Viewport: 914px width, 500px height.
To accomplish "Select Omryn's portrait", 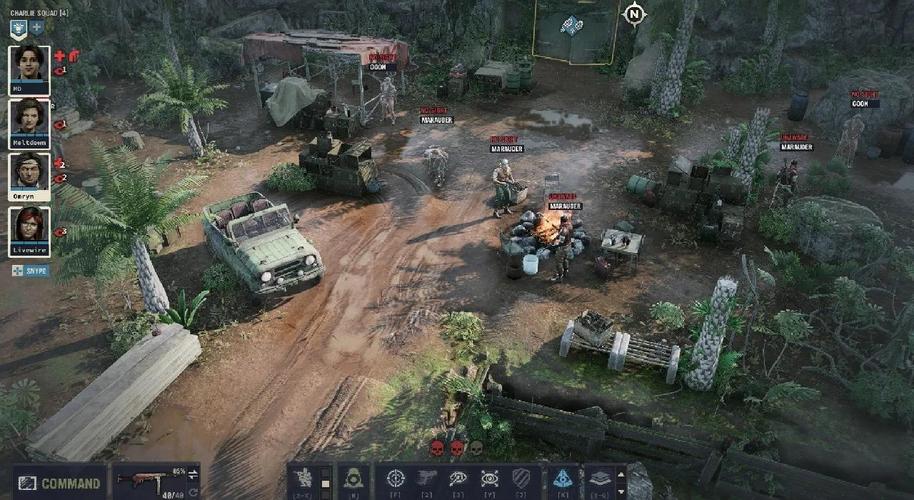I will point(29,175).
